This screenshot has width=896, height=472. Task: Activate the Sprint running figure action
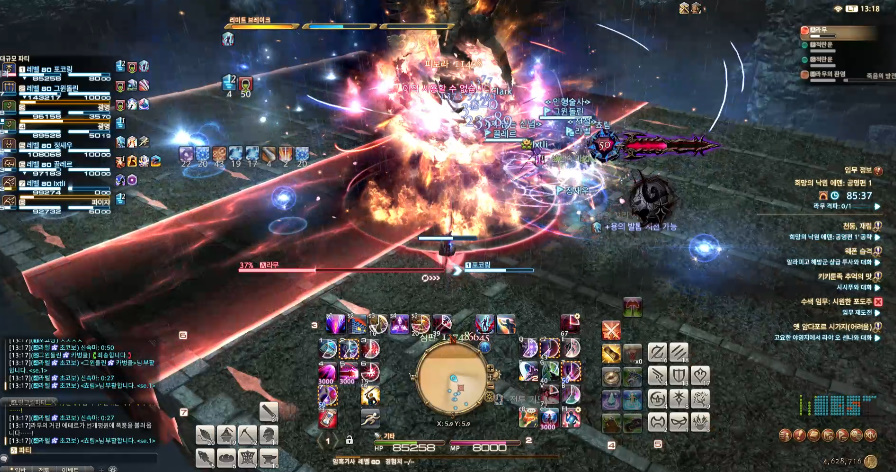coord(370,419)
